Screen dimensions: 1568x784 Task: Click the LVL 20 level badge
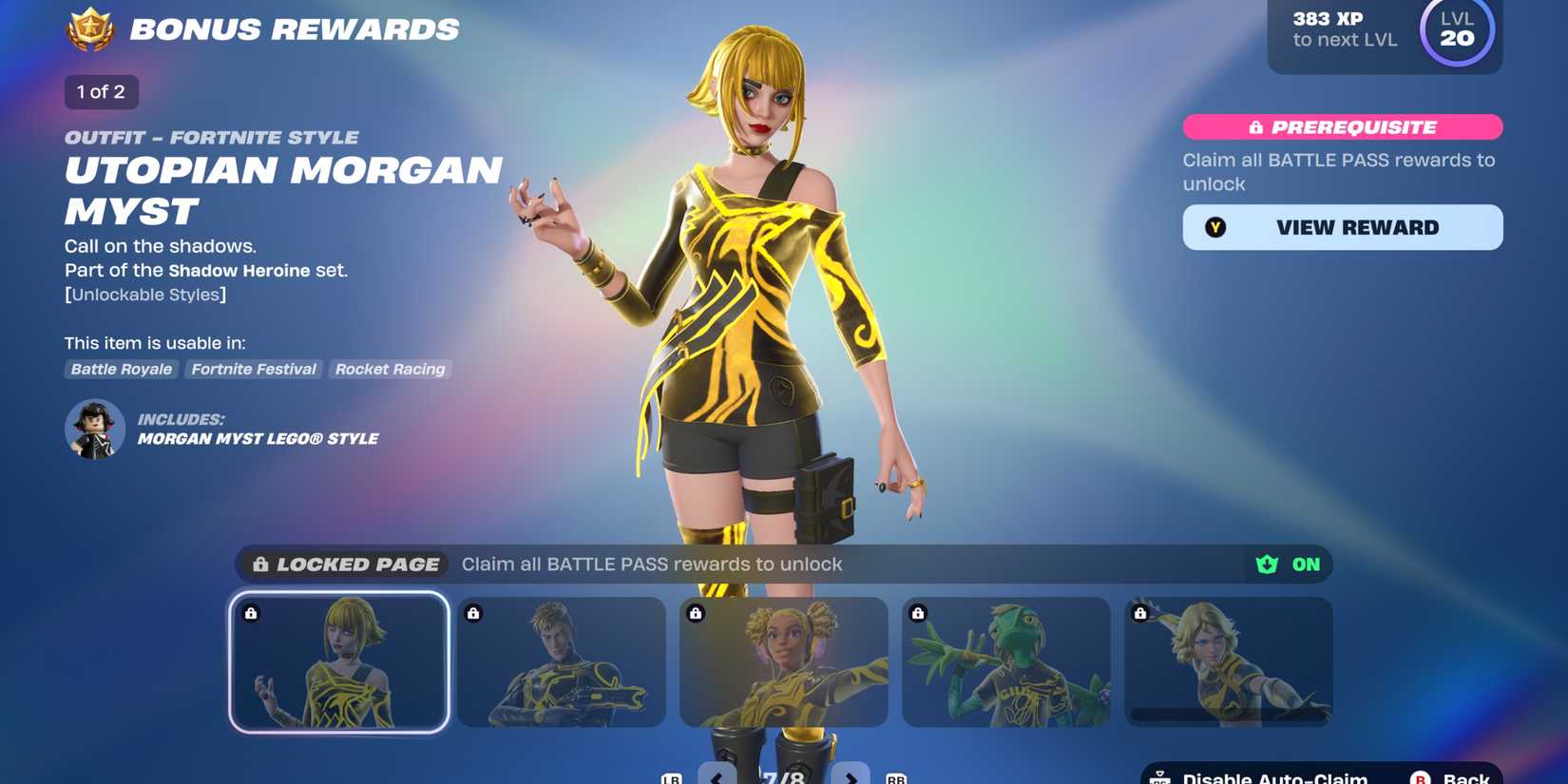coord(1456,31)
